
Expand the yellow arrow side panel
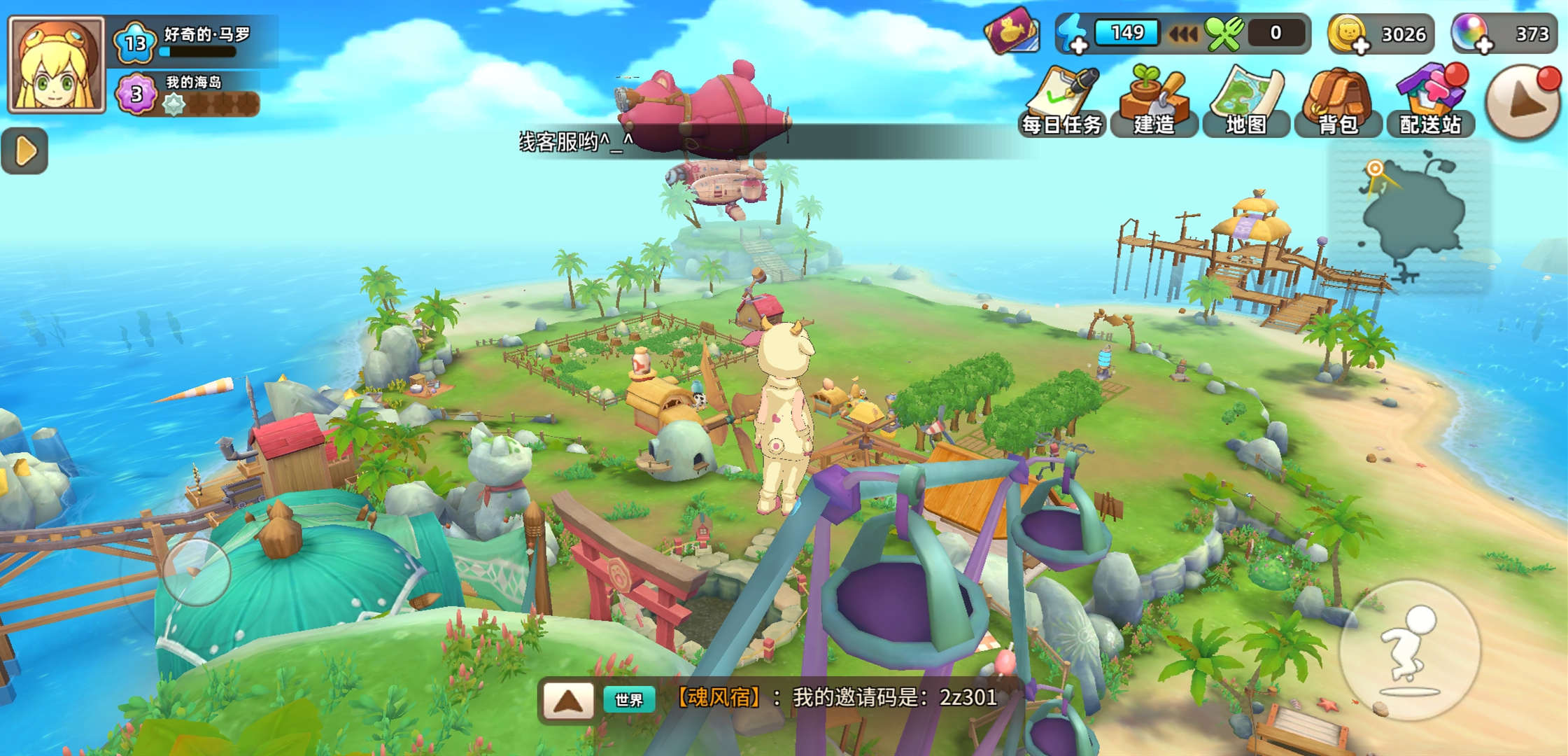pyautogui.click(x=25, y=150)
